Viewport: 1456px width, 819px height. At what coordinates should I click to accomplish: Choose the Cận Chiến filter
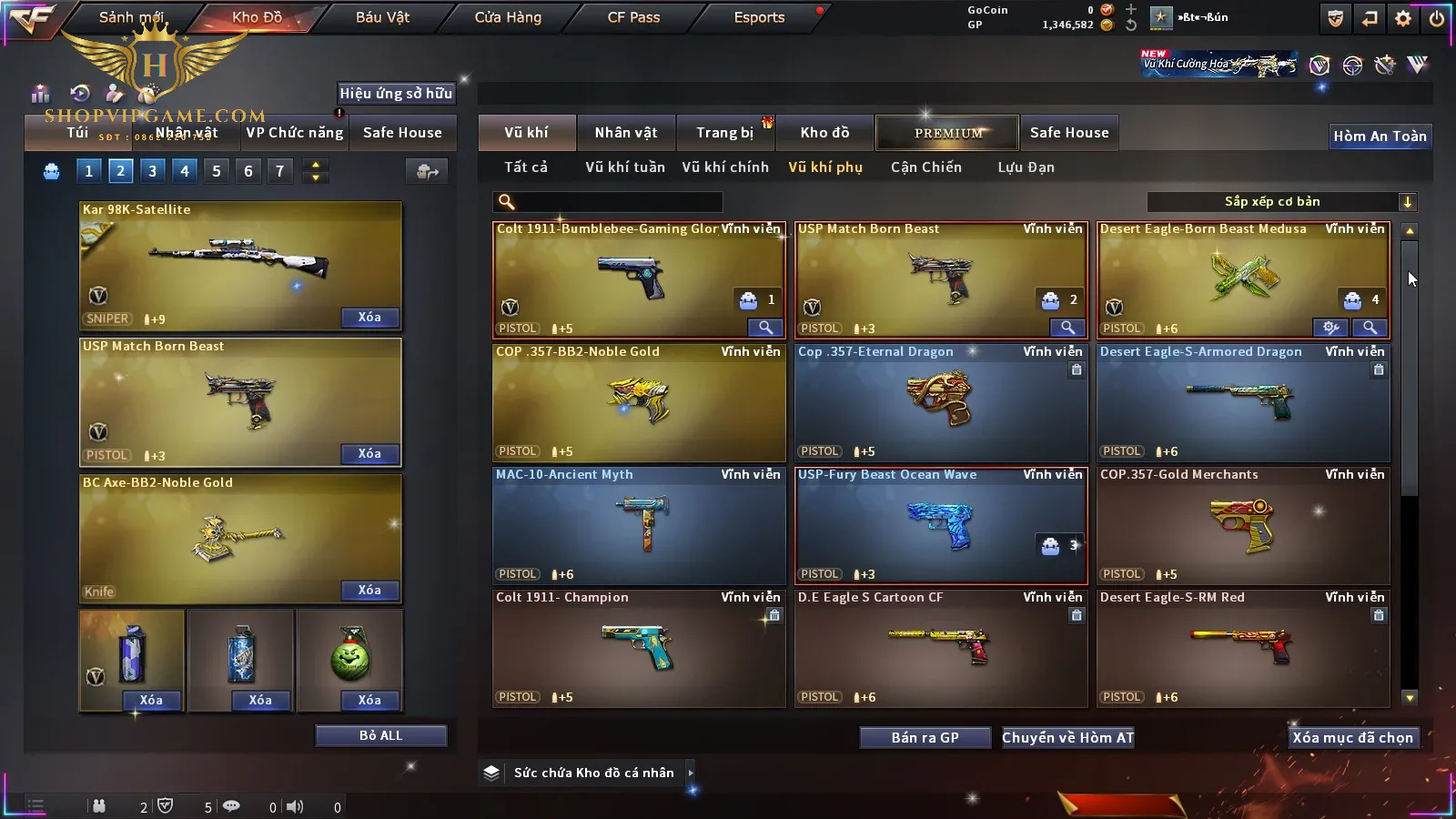925,167
